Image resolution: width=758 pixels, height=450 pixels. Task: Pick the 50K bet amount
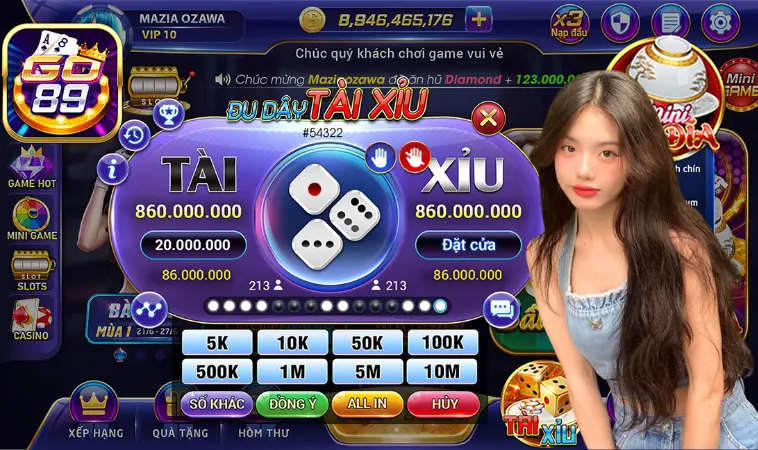[366, 343]
